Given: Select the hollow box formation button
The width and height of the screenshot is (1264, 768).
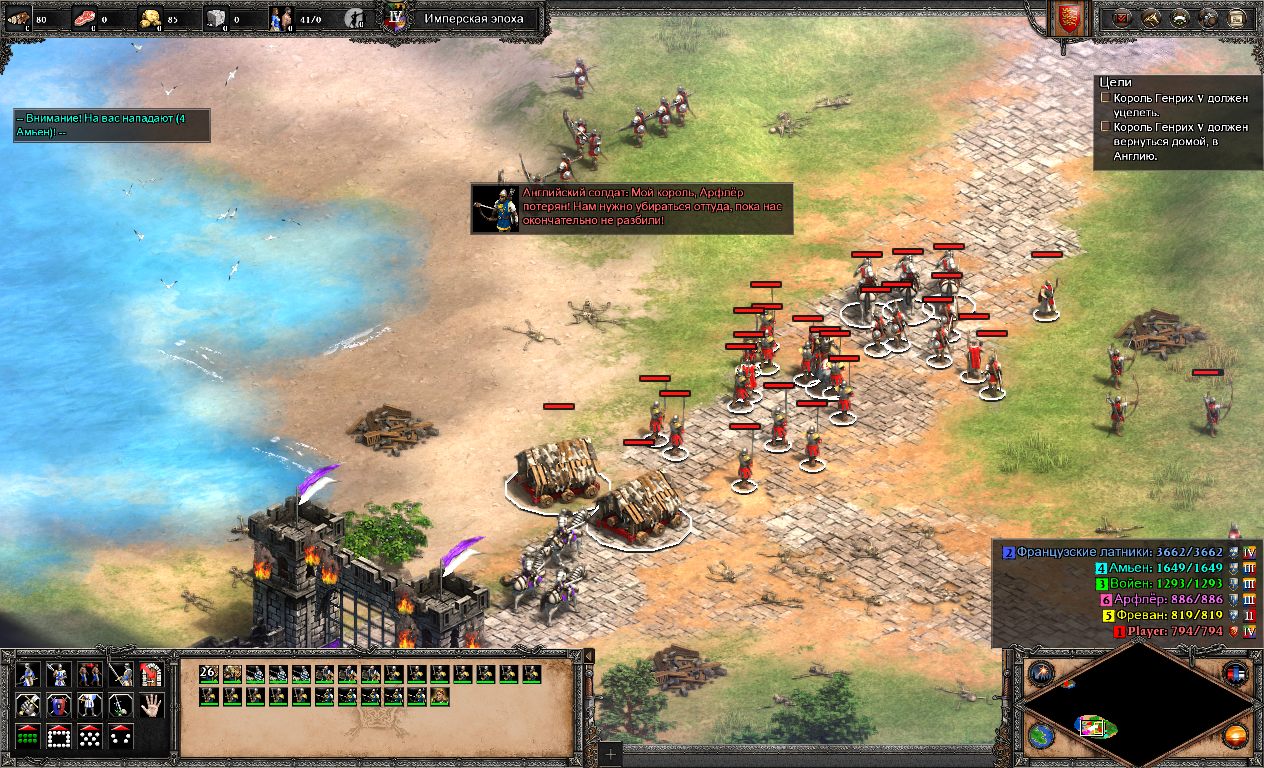Looking at the screenshot, I should tap(59, 737).
